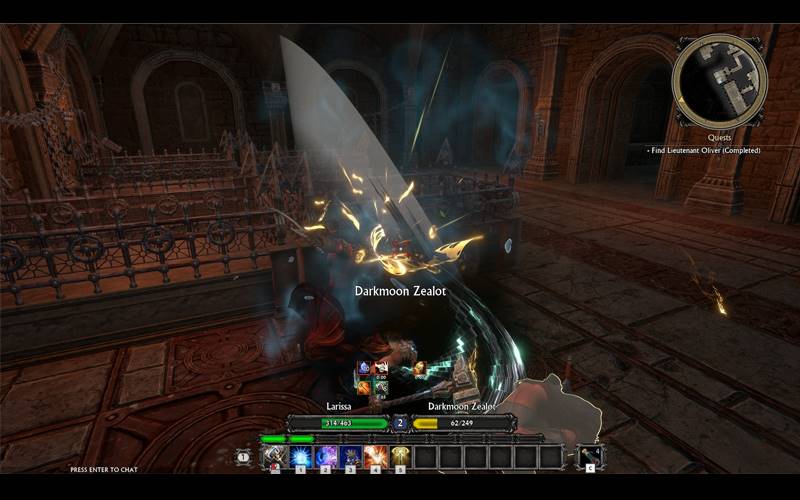Open the circular minimap

tap(720, 82)
